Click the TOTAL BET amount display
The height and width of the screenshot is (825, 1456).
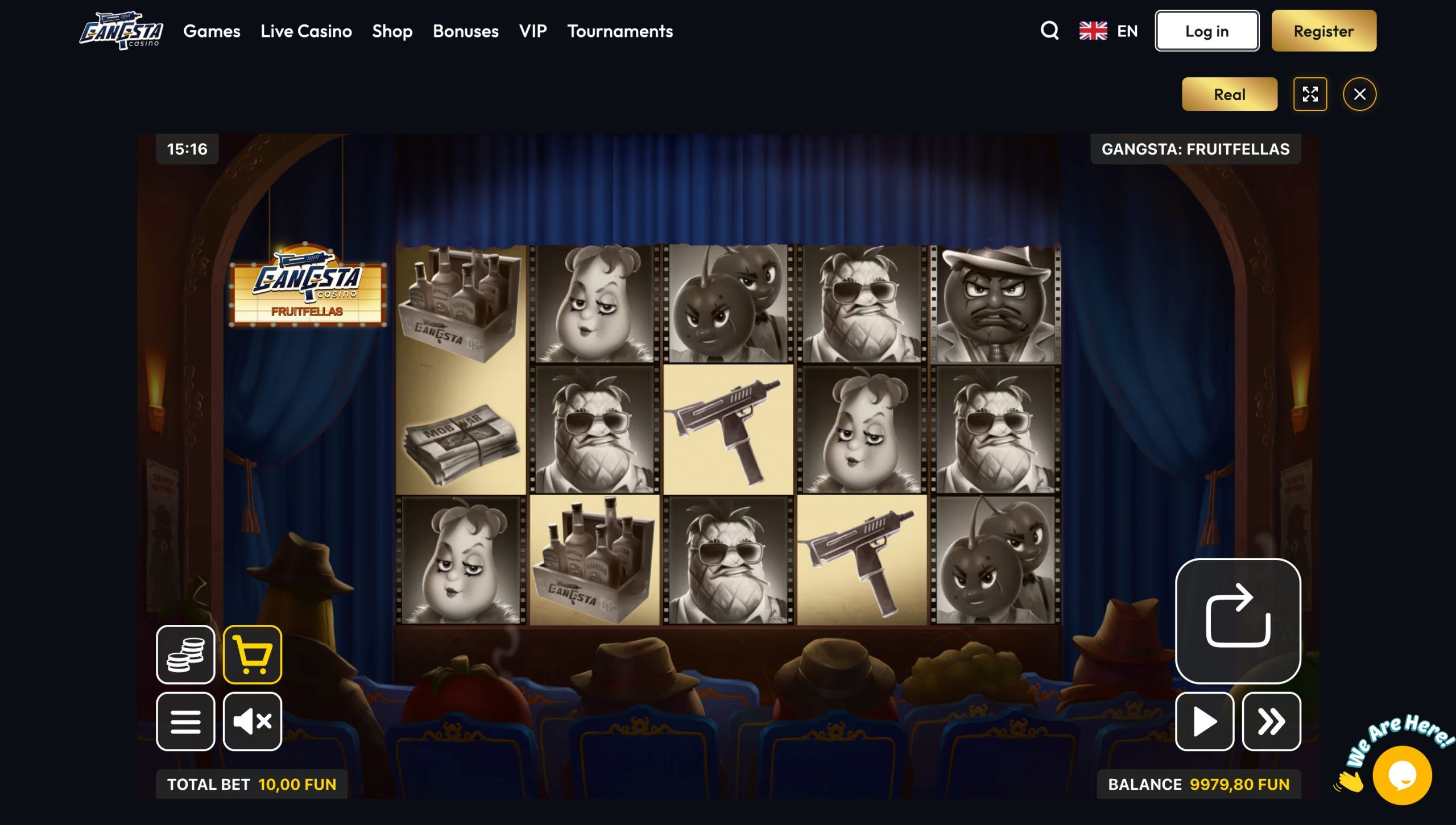(x=251, y=783)
